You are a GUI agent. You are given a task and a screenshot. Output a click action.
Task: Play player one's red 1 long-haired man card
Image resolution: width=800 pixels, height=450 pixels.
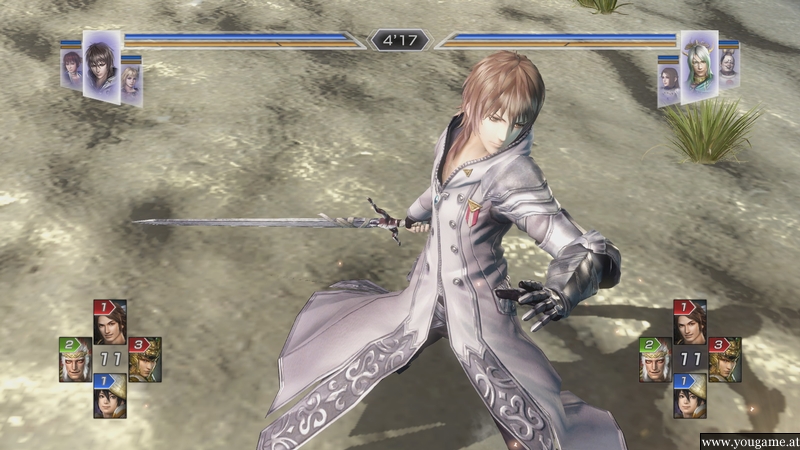(109, 323)
